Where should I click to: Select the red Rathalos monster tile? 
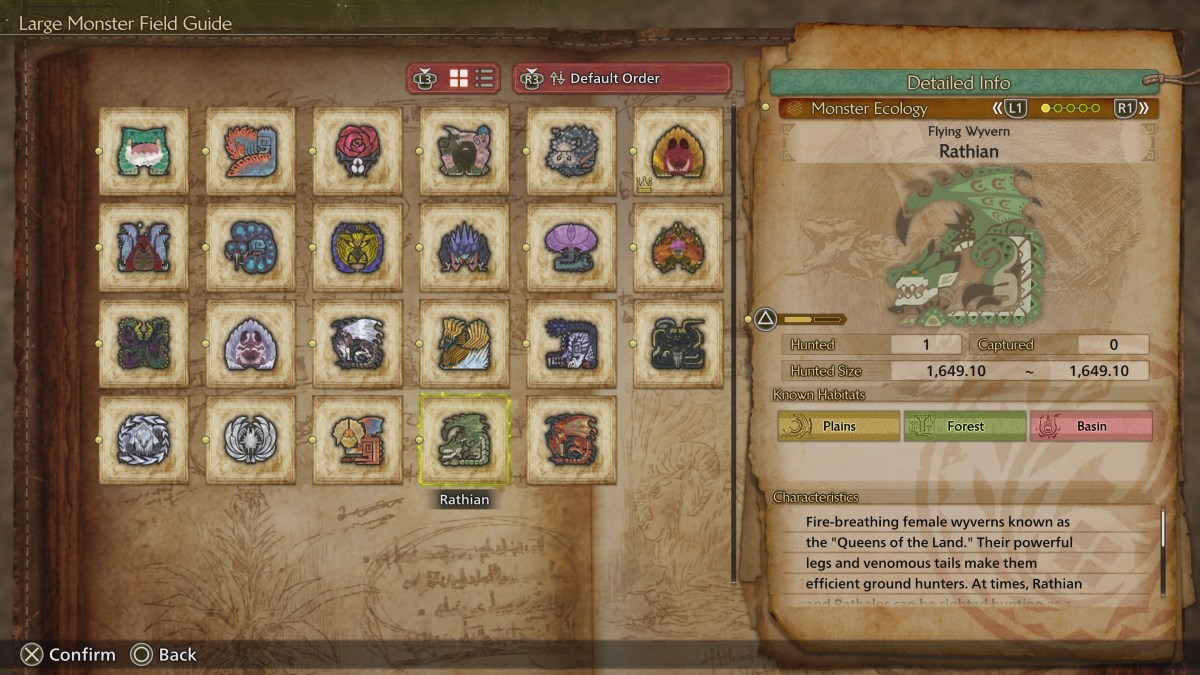572,440
